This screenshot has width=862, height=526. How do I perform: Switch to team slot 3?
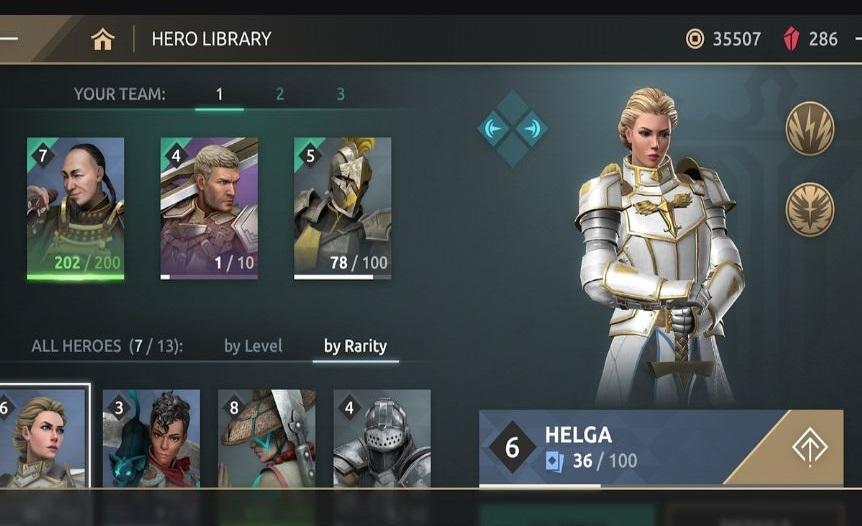pyautogui.click(x=340, y=95)
